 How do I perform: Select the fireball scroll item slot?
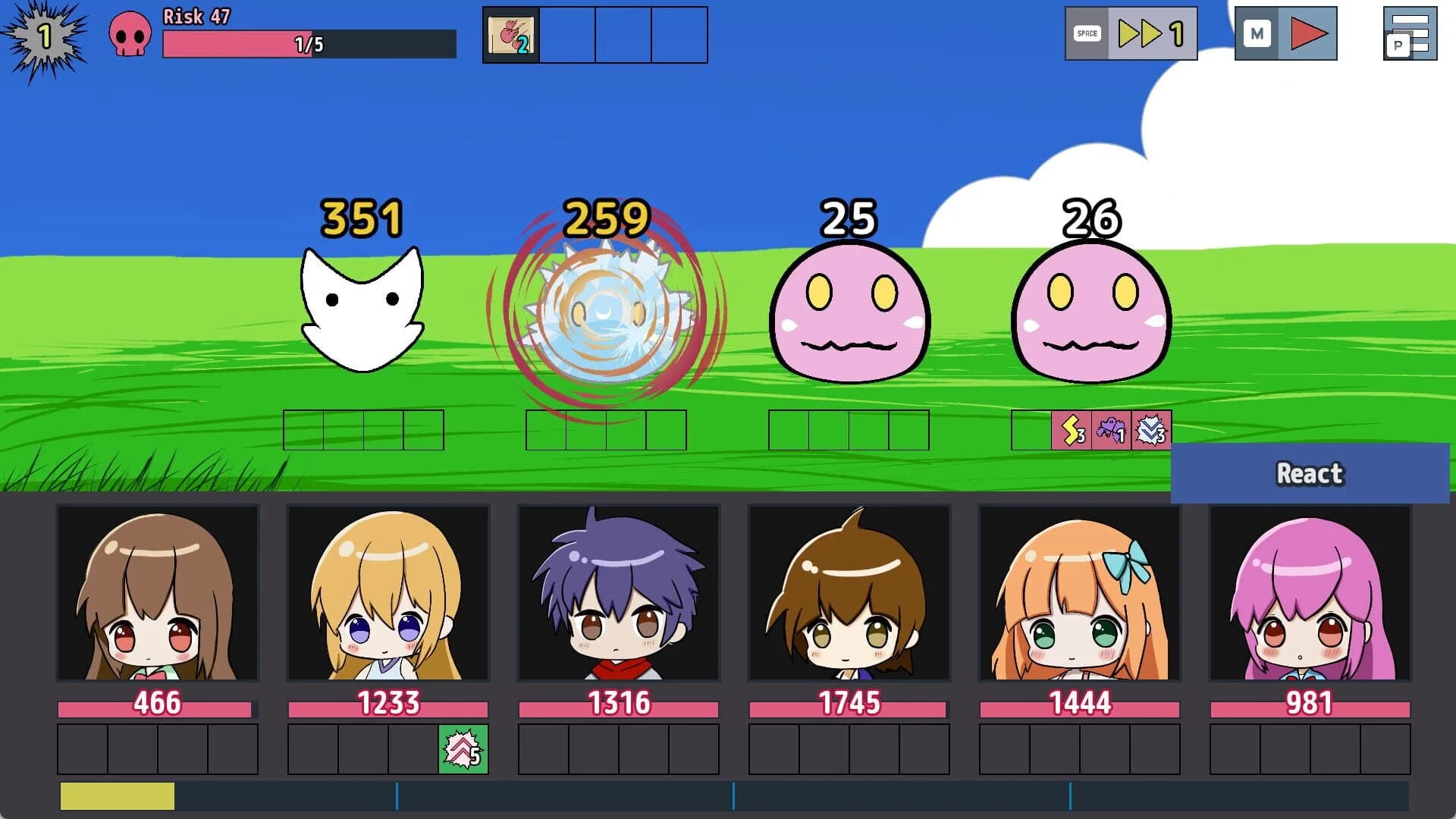coord(510,35)
